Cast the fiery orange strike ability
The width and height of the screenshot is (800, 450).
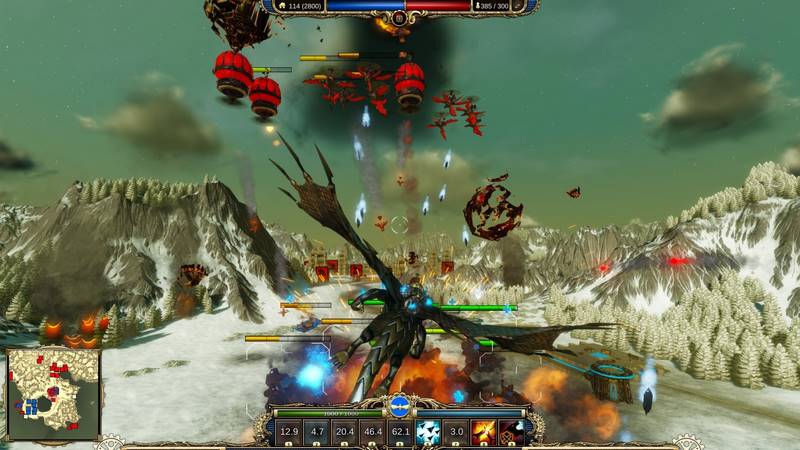coord(484,432)
